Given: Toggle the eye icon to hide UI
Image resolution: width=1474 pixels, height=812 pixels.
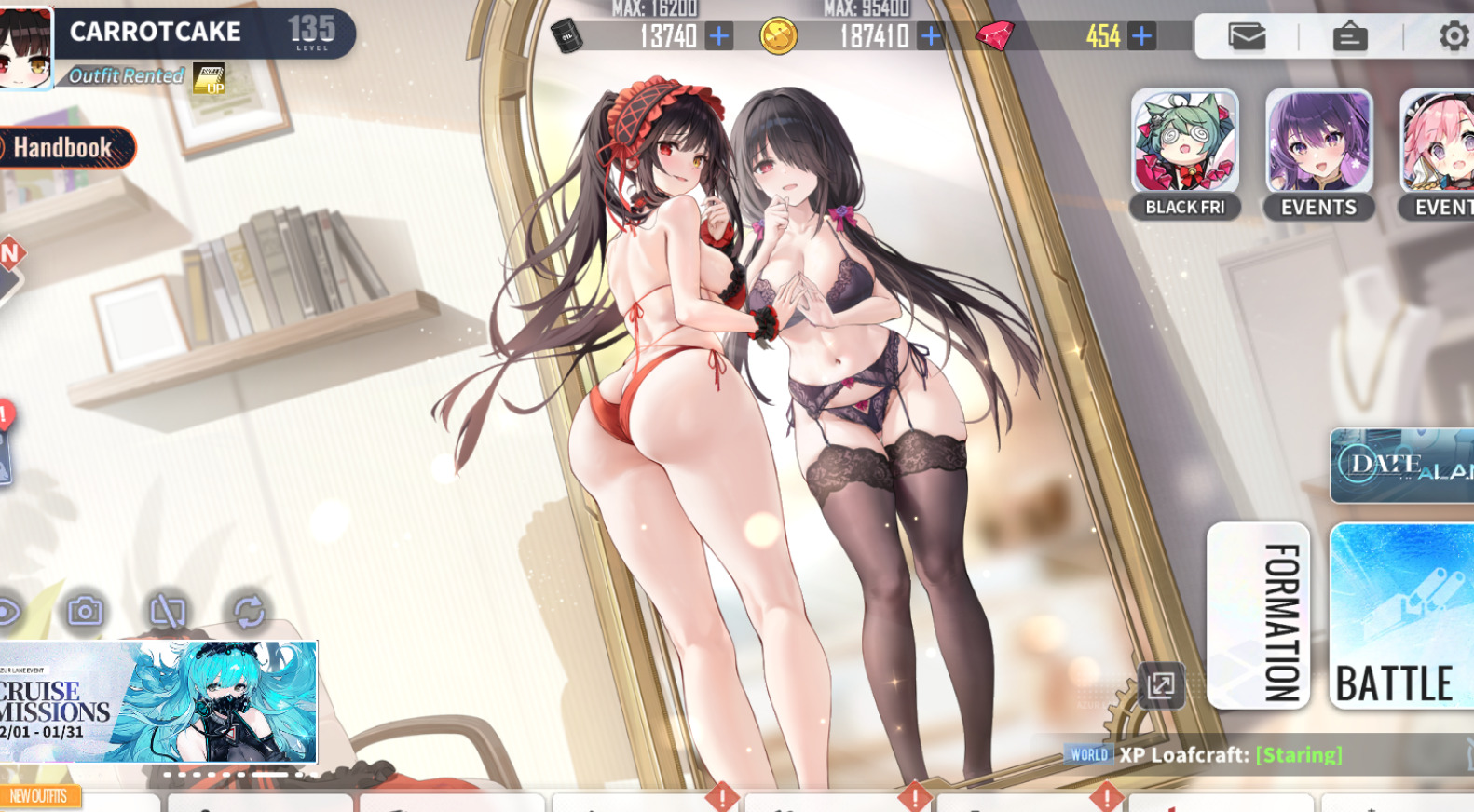Looking at the screenshot, I should (7, 611).
